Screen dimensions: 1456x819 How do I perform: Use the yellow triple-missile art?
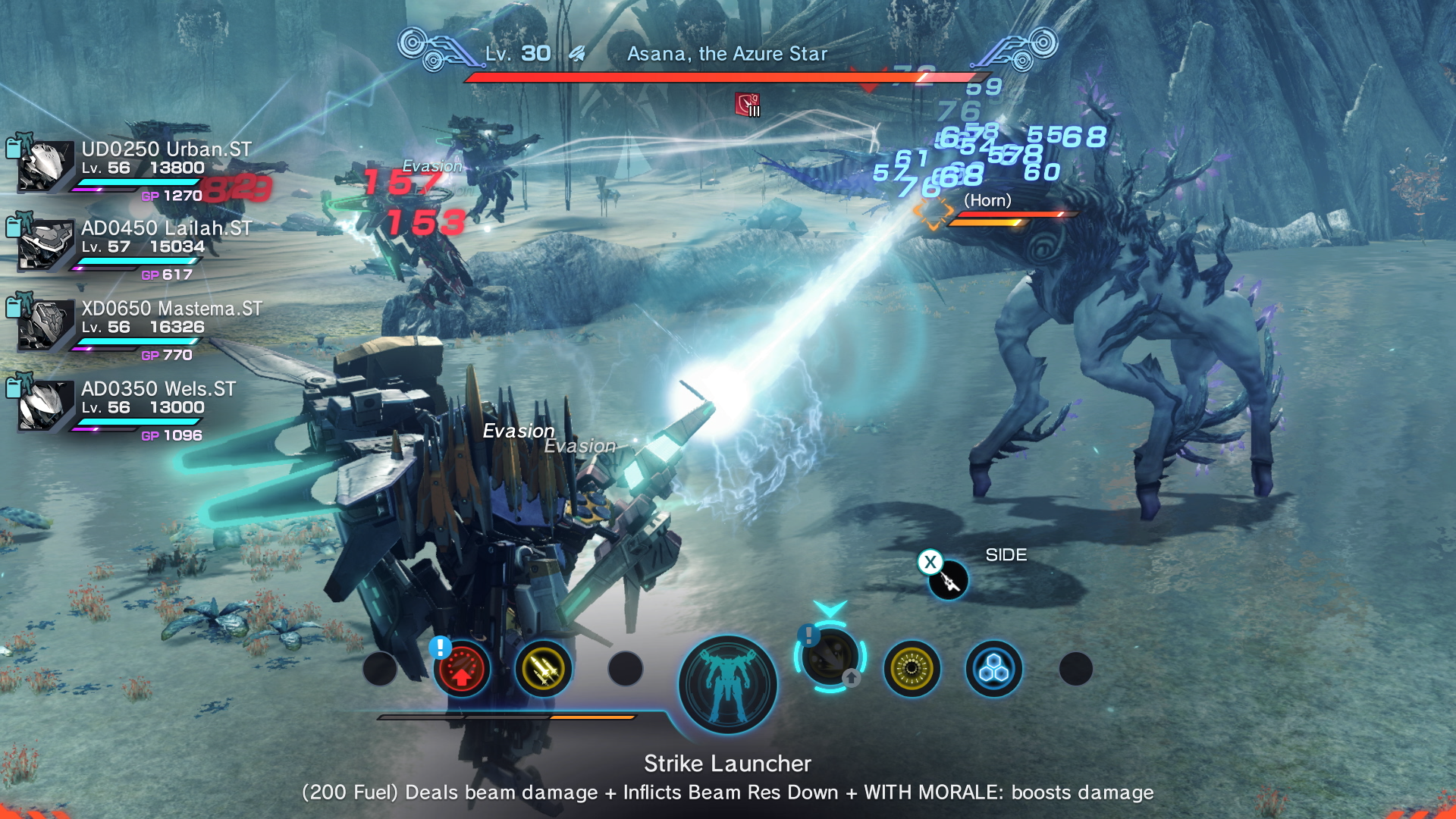tap(543, 669)
